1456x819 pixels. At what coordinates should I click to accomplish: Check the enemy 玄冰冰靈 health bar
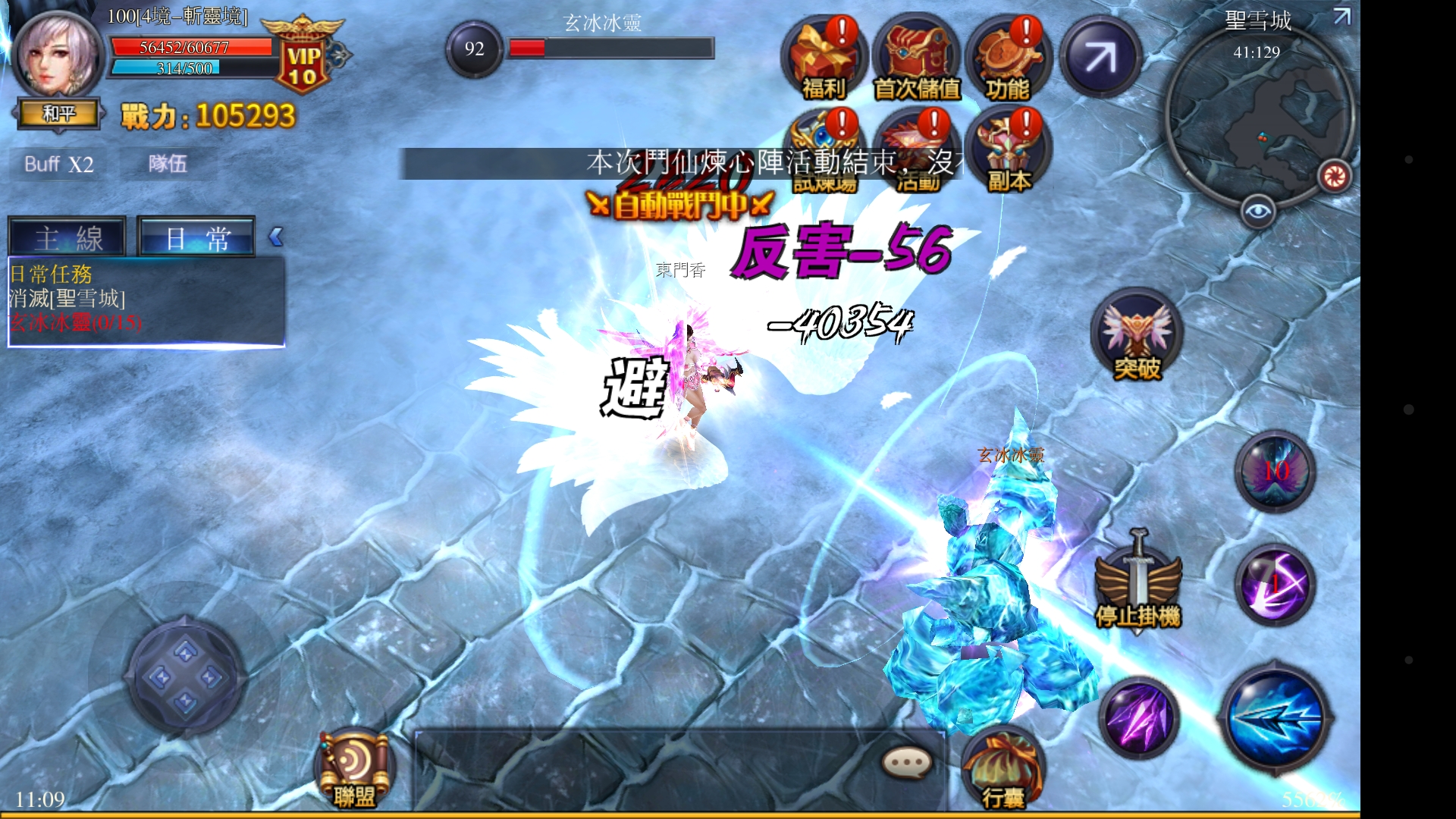(610, 47)
